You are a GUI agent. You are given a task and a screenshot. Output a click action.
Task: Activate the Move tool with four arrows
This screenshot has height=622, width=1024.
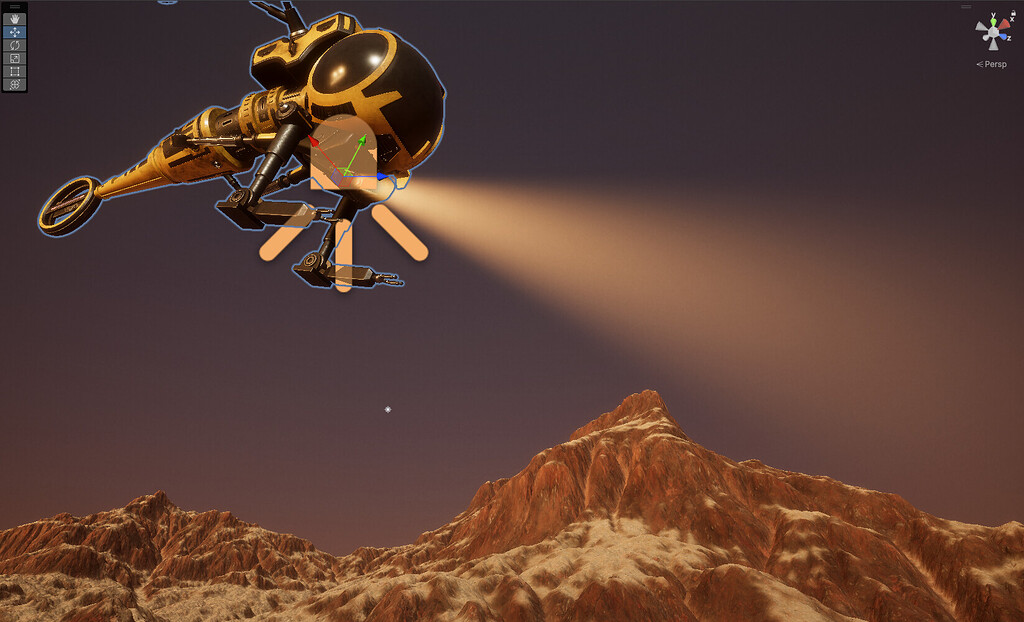15,32
